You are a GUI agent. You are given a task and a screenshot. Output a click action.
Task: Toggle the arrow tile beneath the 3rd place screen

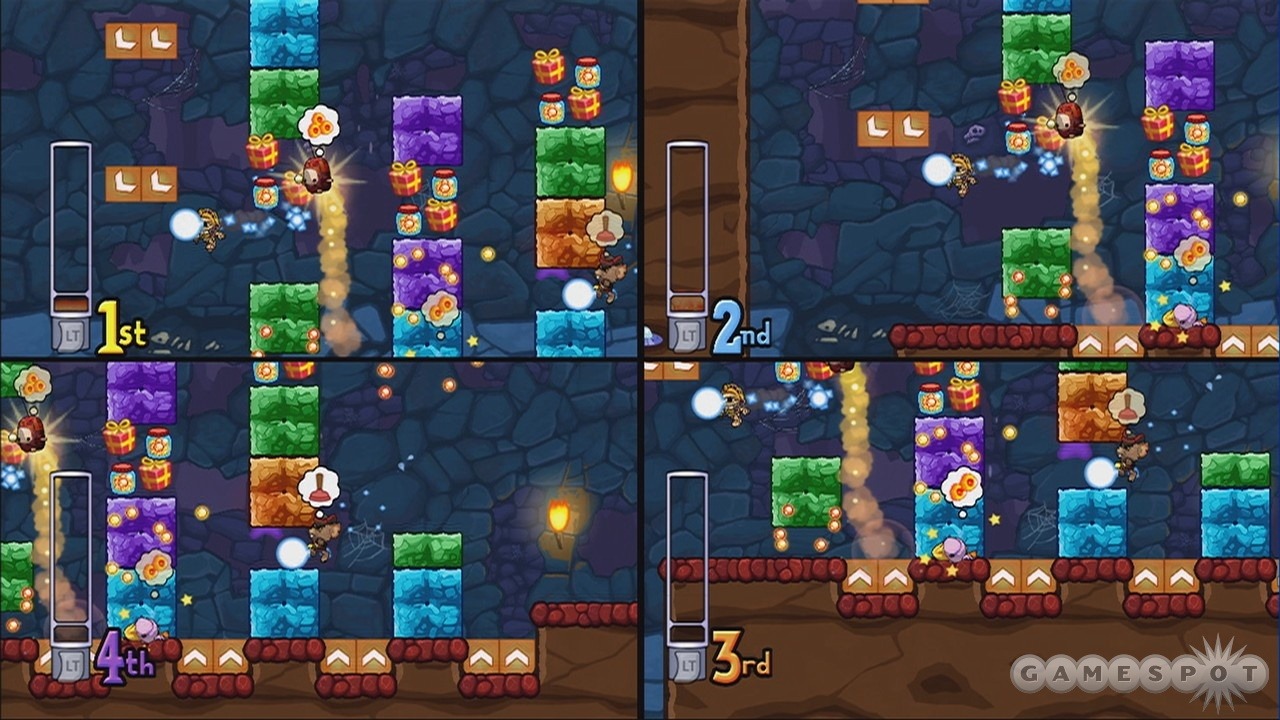click(860, 575)
